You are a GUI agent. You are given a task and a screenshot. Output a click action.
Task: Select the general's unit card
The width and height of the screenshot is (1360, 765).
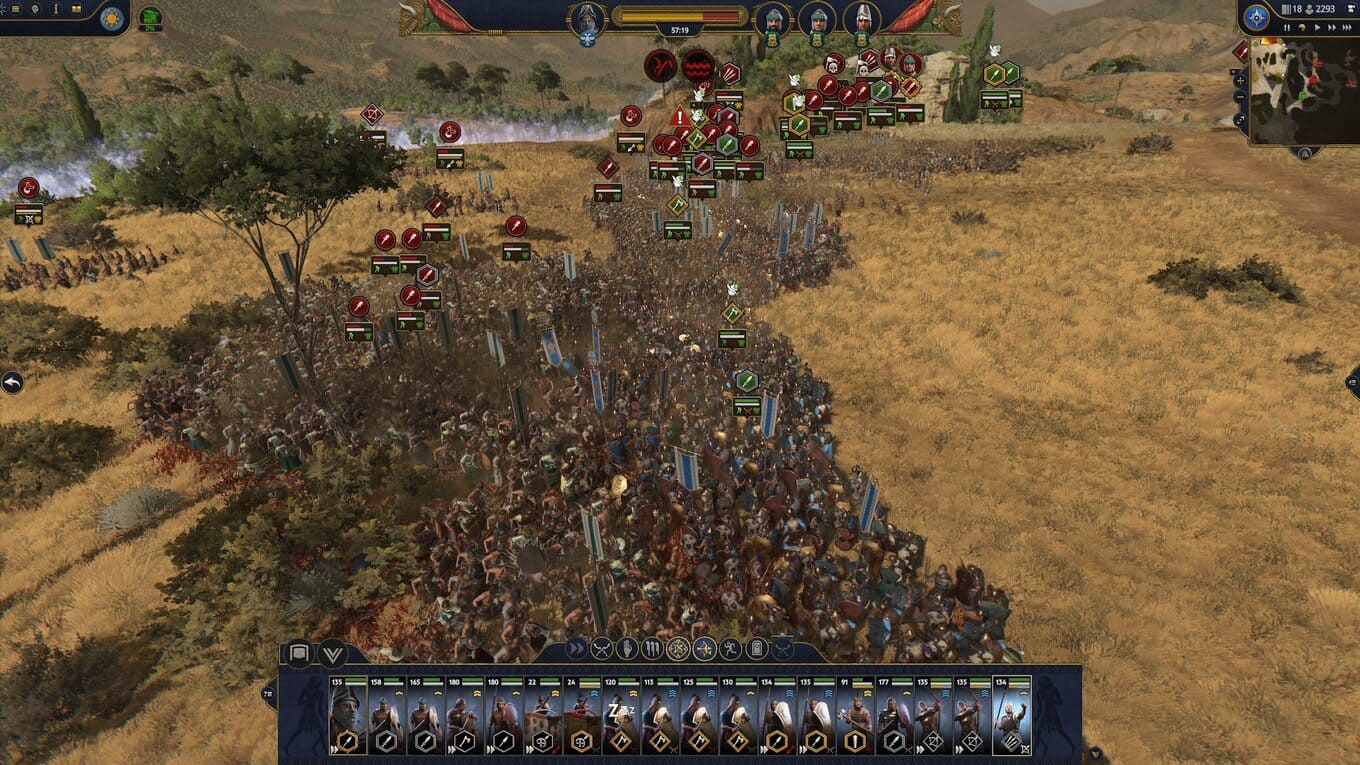coord(348,716)
